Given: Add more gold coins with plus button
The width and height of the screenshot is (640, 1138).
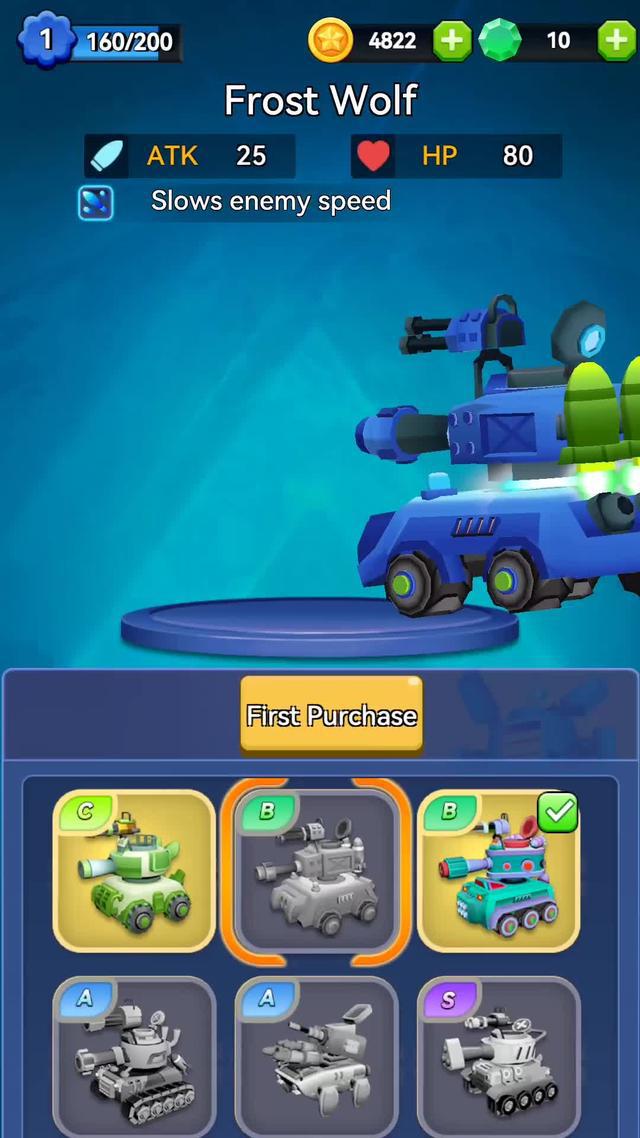Looking at the screenshot, I should [451, 41].
